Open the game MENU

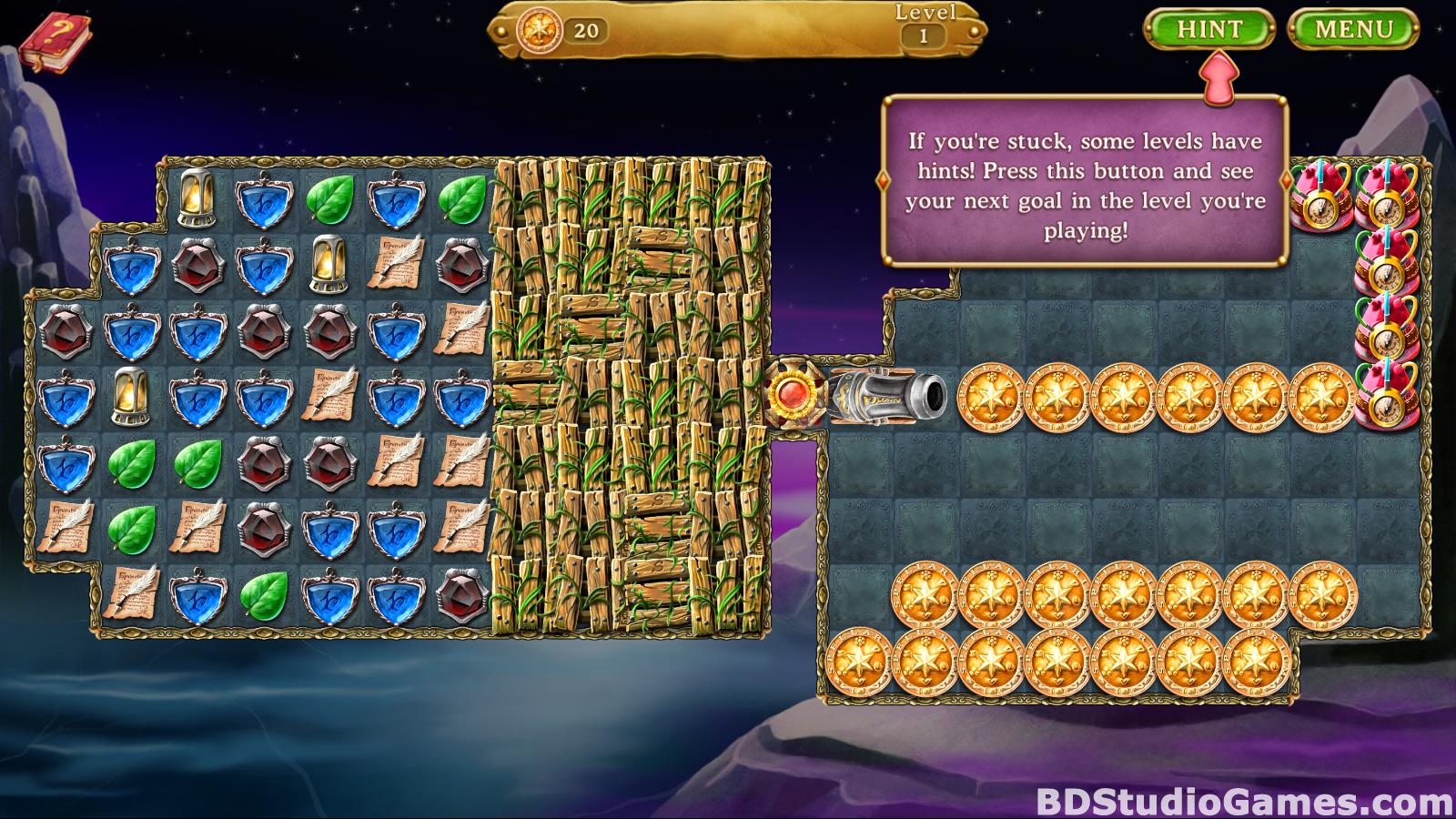coord(1353,30)
